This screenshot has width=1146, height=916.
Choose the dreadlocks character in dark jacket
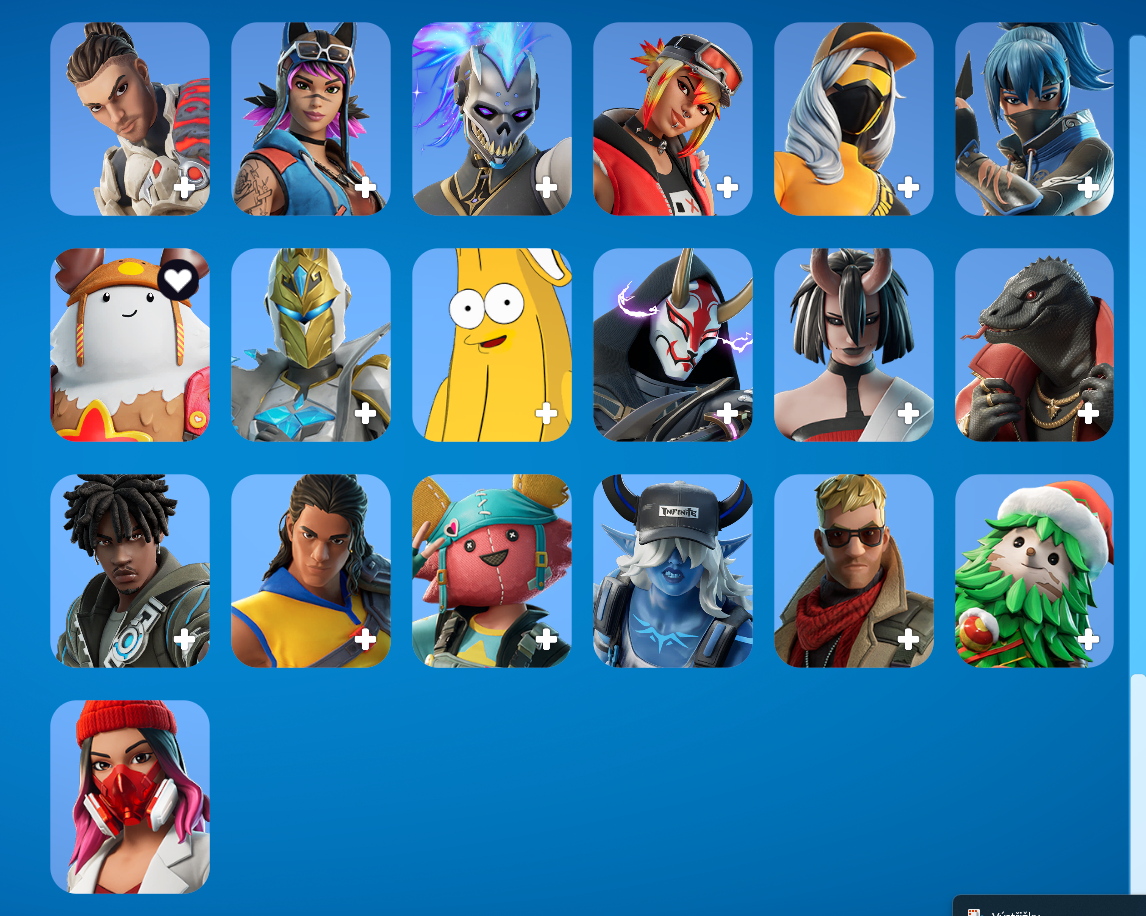(130, 570)
